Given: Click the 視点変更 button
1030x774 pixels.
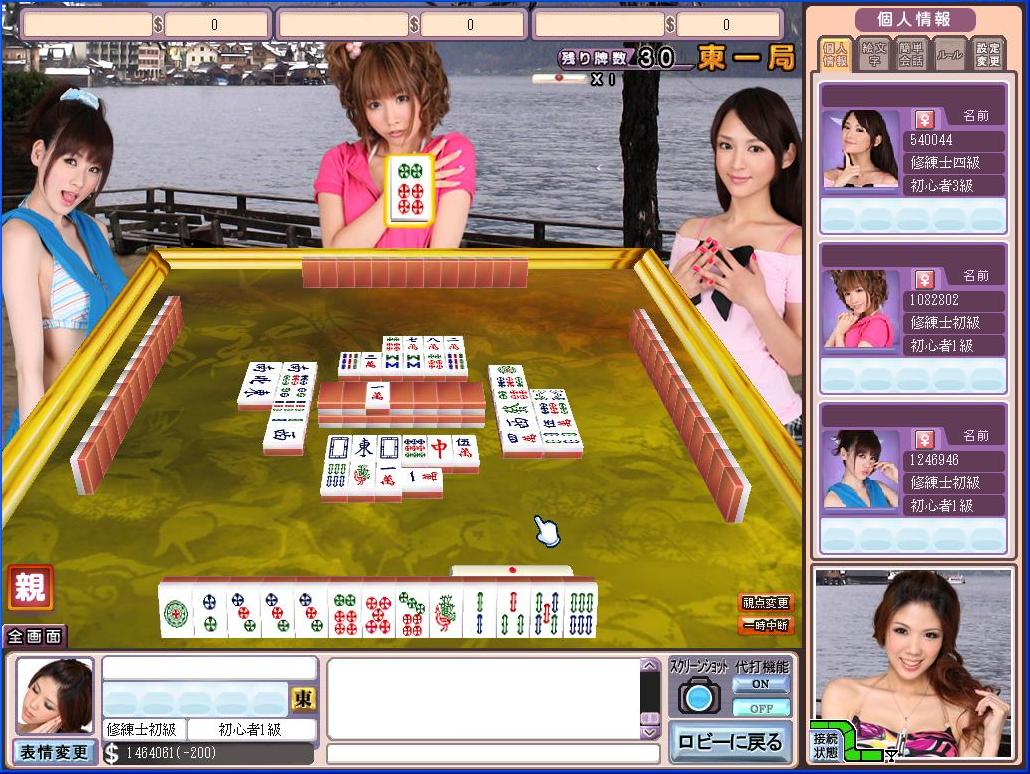Looking at the screenshot, I should coord(765,603).
